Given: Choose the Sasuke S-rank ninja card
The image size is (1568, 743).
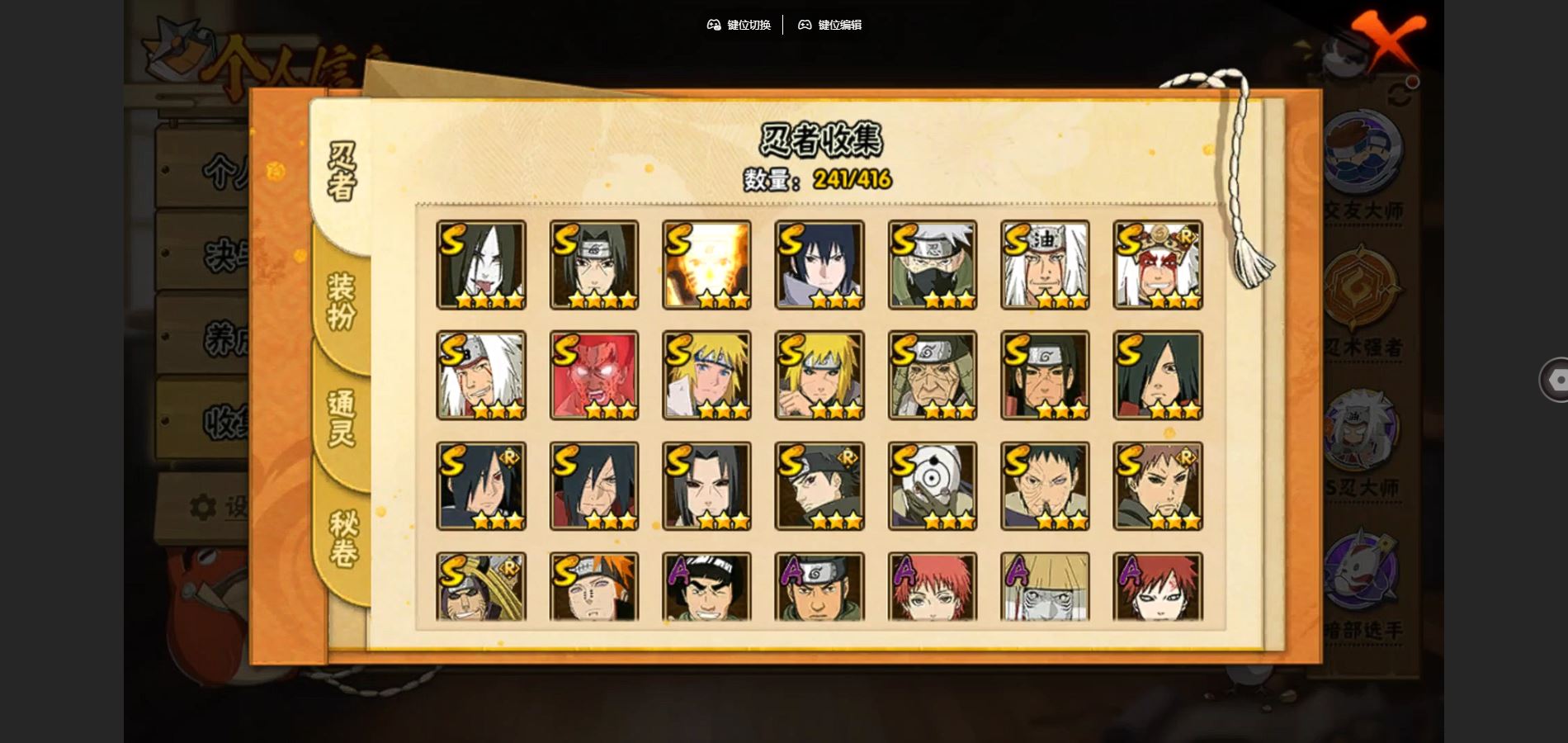Looking at the screenshot, I should pos(819,265).
